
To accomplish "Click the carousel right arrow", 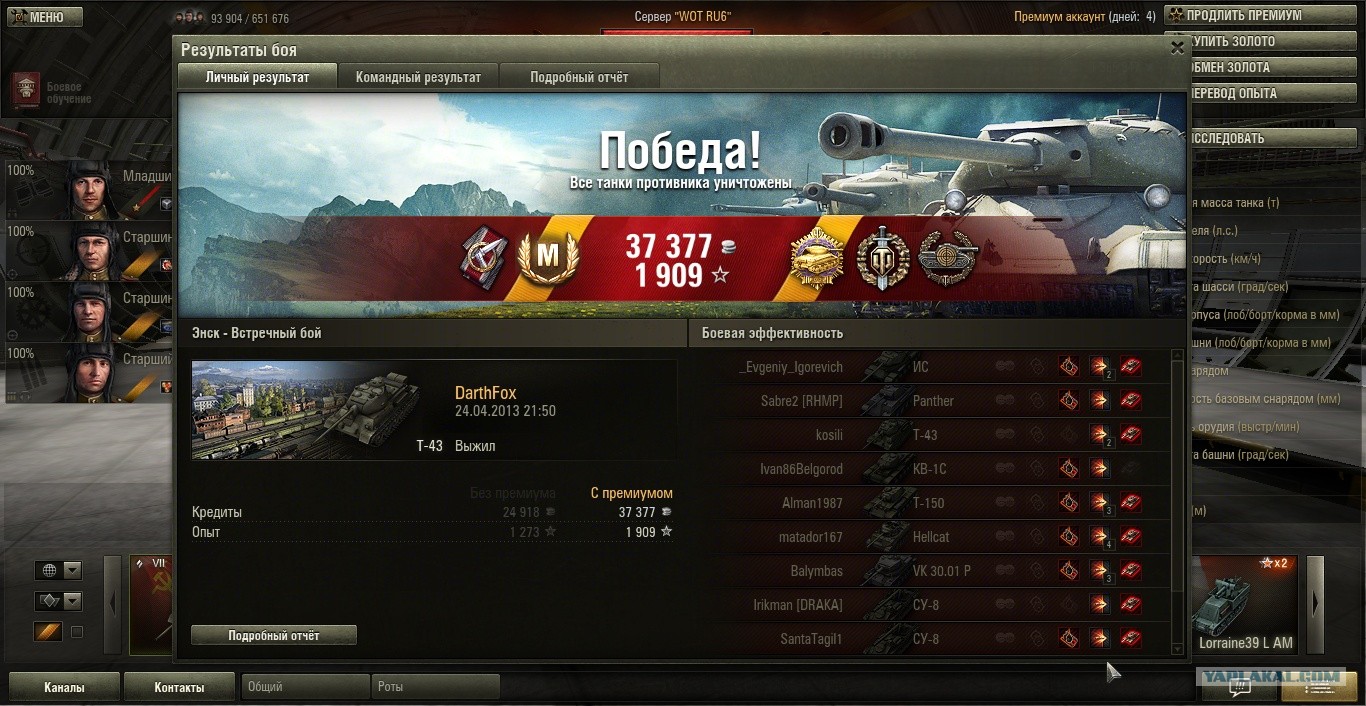I will click(x=1315, y=604).
